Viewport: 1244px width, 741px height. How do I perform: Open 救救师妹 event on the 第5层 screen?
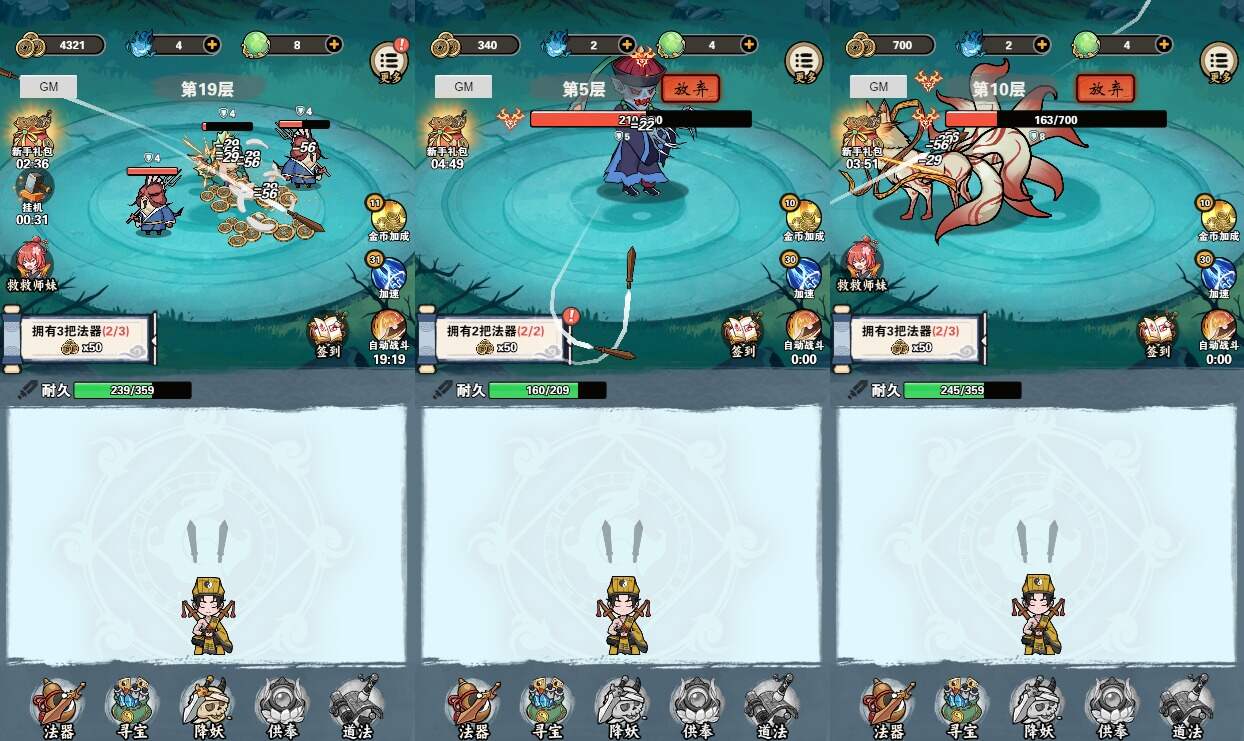(447, 264)
